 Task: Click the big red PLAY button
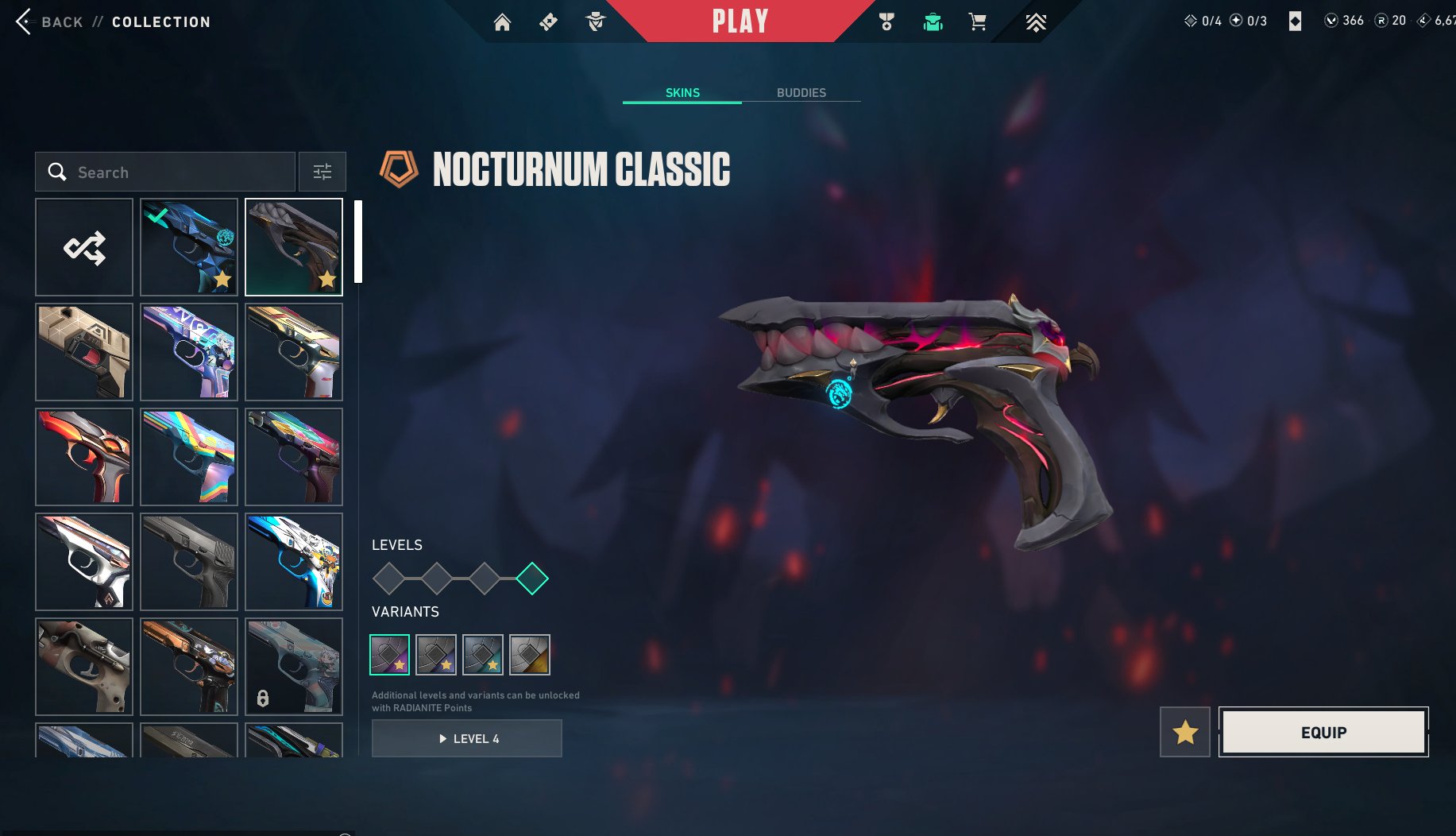(x=740, y=21)
